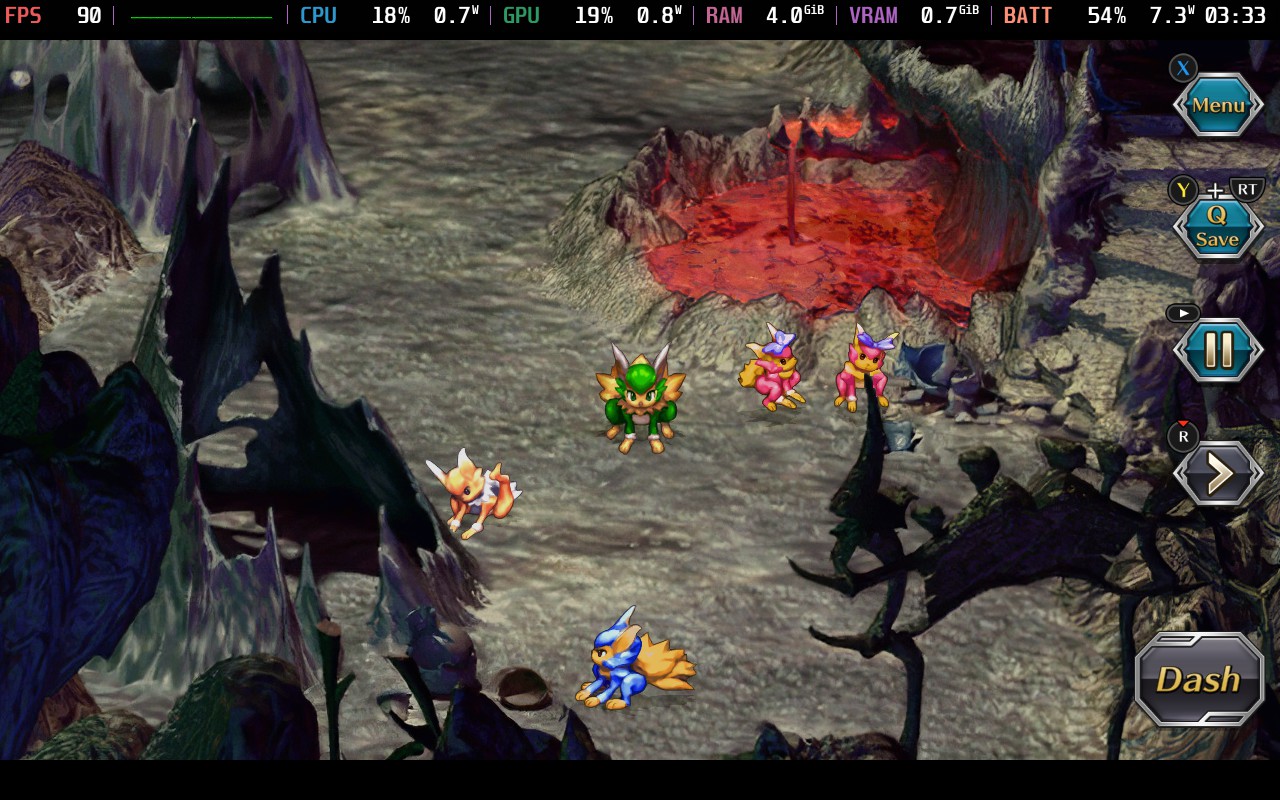Pause with the hexagonal pause button
Screen dimensions: 1280x800
[x=1218, y=350]
